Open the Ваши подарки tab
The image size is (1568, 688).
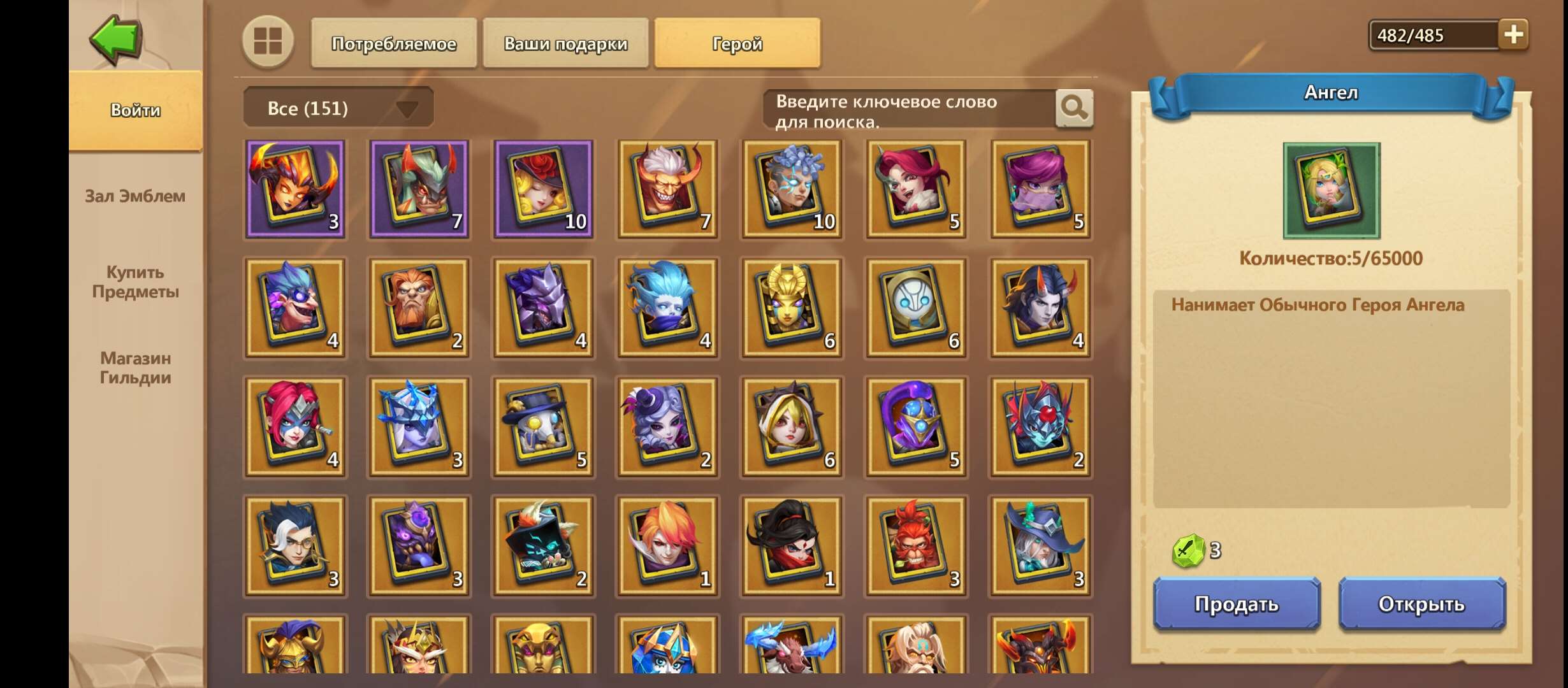565,43
